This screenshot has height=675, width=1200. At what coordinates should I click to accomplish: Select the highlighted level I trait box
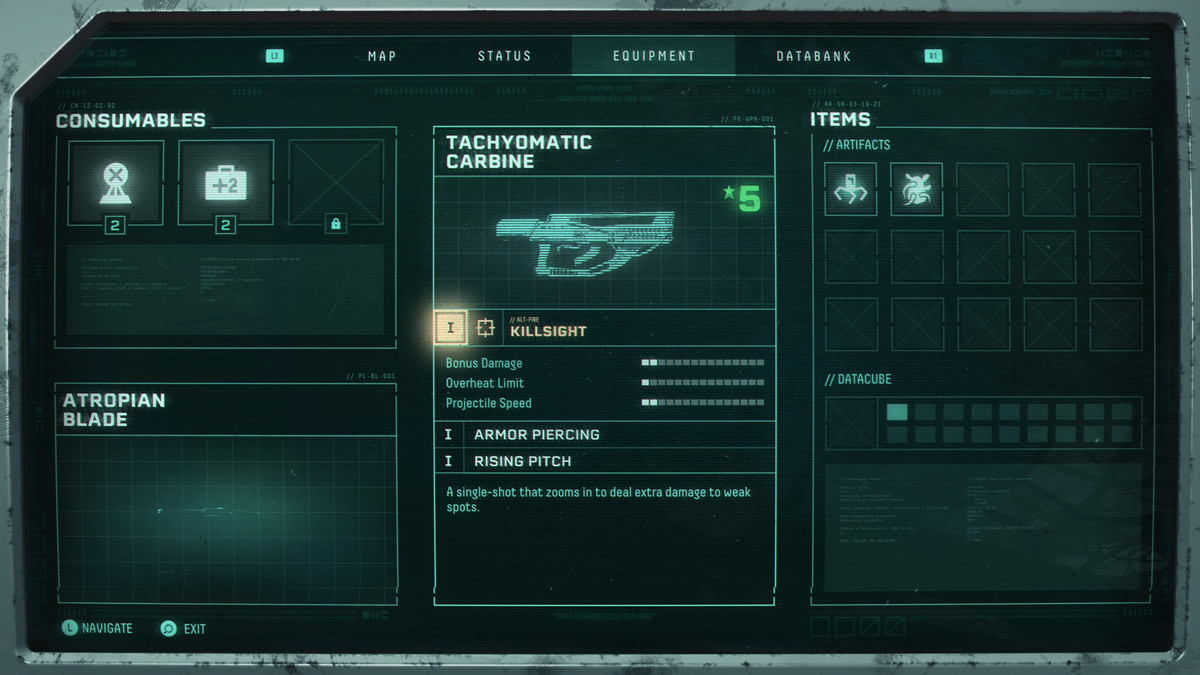point(451,327)
